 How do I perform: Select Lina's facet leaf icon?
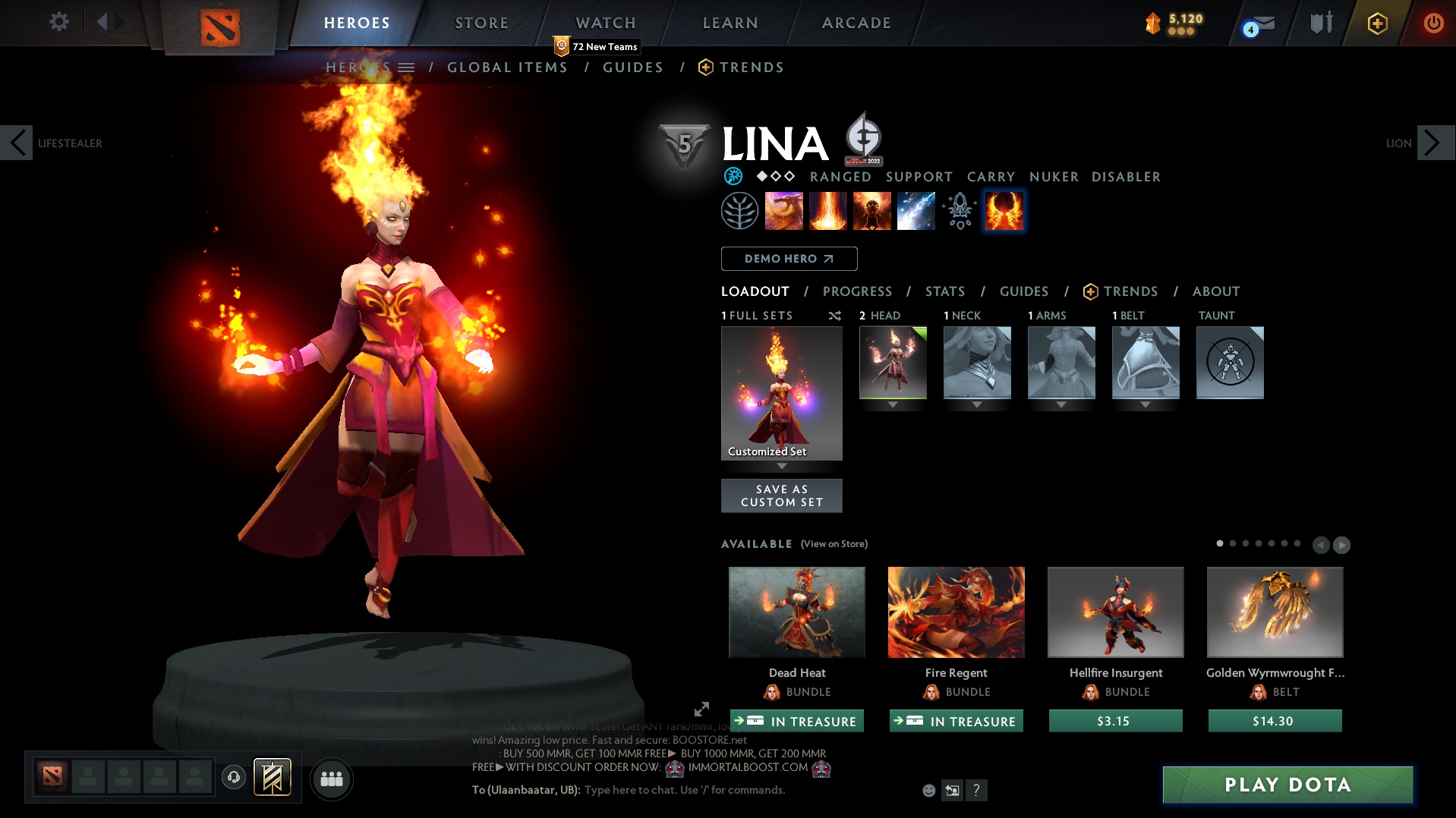[x=740, y=211]
